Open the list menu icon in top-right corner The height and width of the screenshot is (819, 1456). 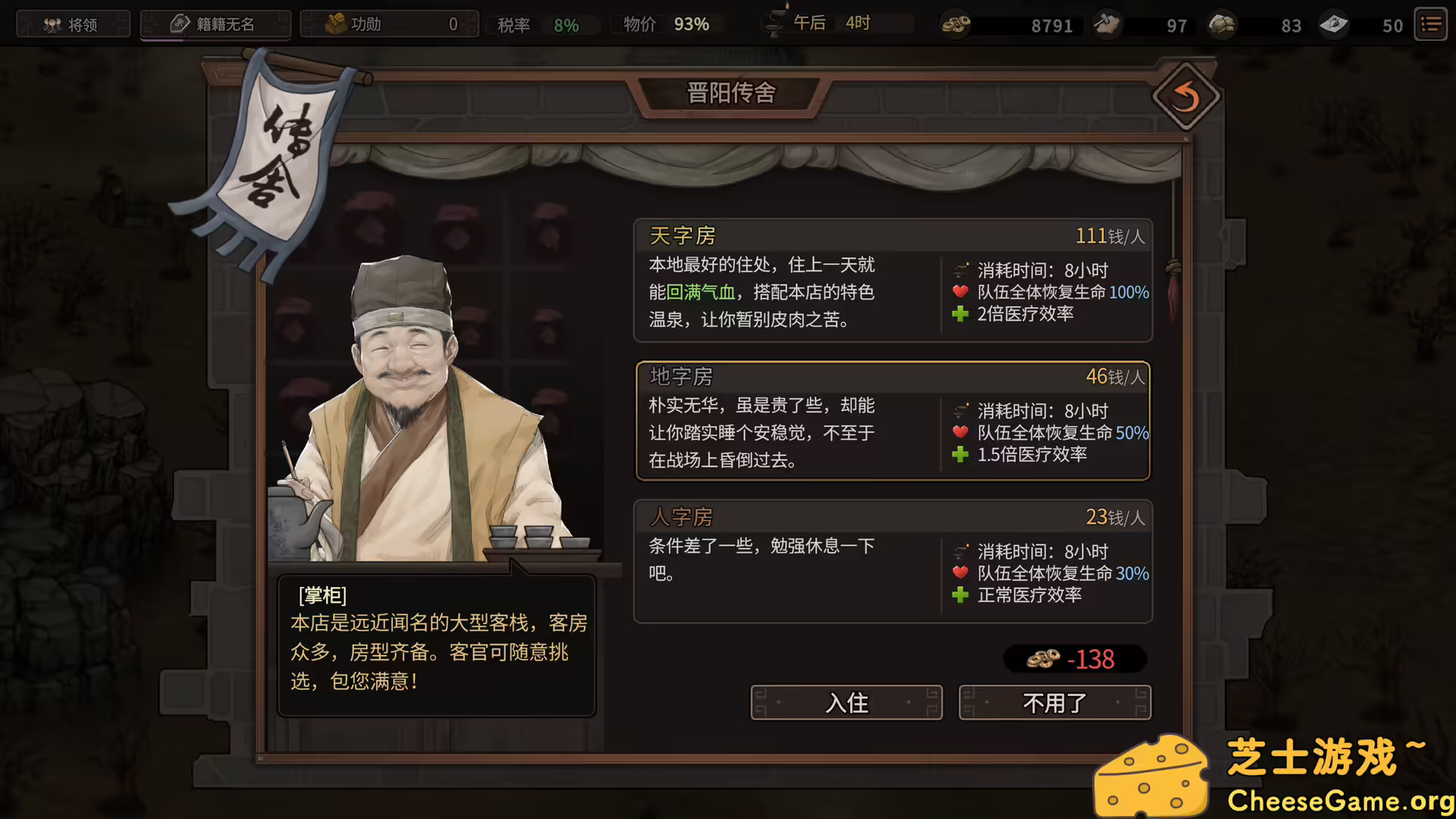pyautogui.click(x=1430, y=24)
